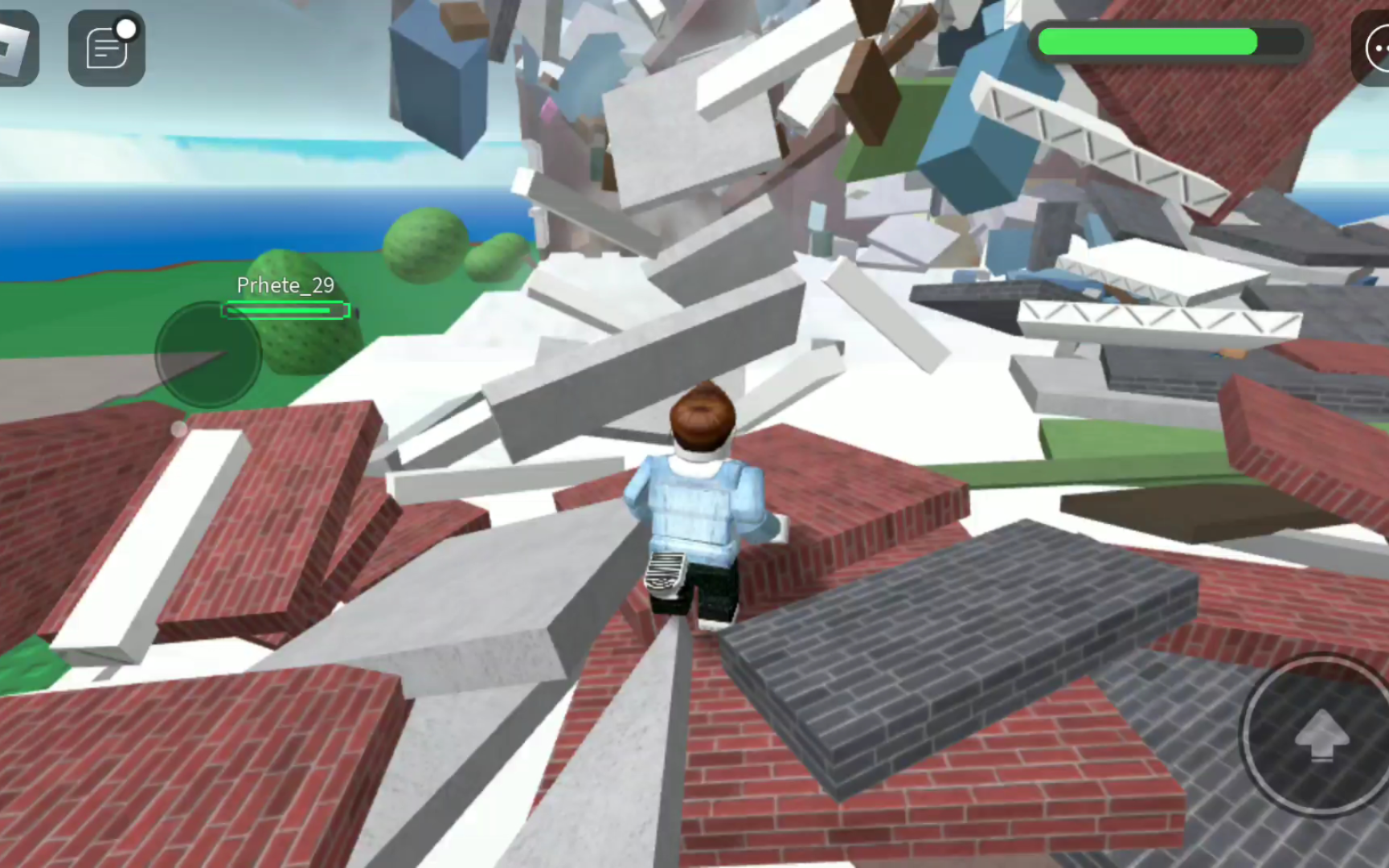Viewport: 1389px width, 868px height.
Task: Click the nametag Prhete_29
Action: click(x=284, y=285)
